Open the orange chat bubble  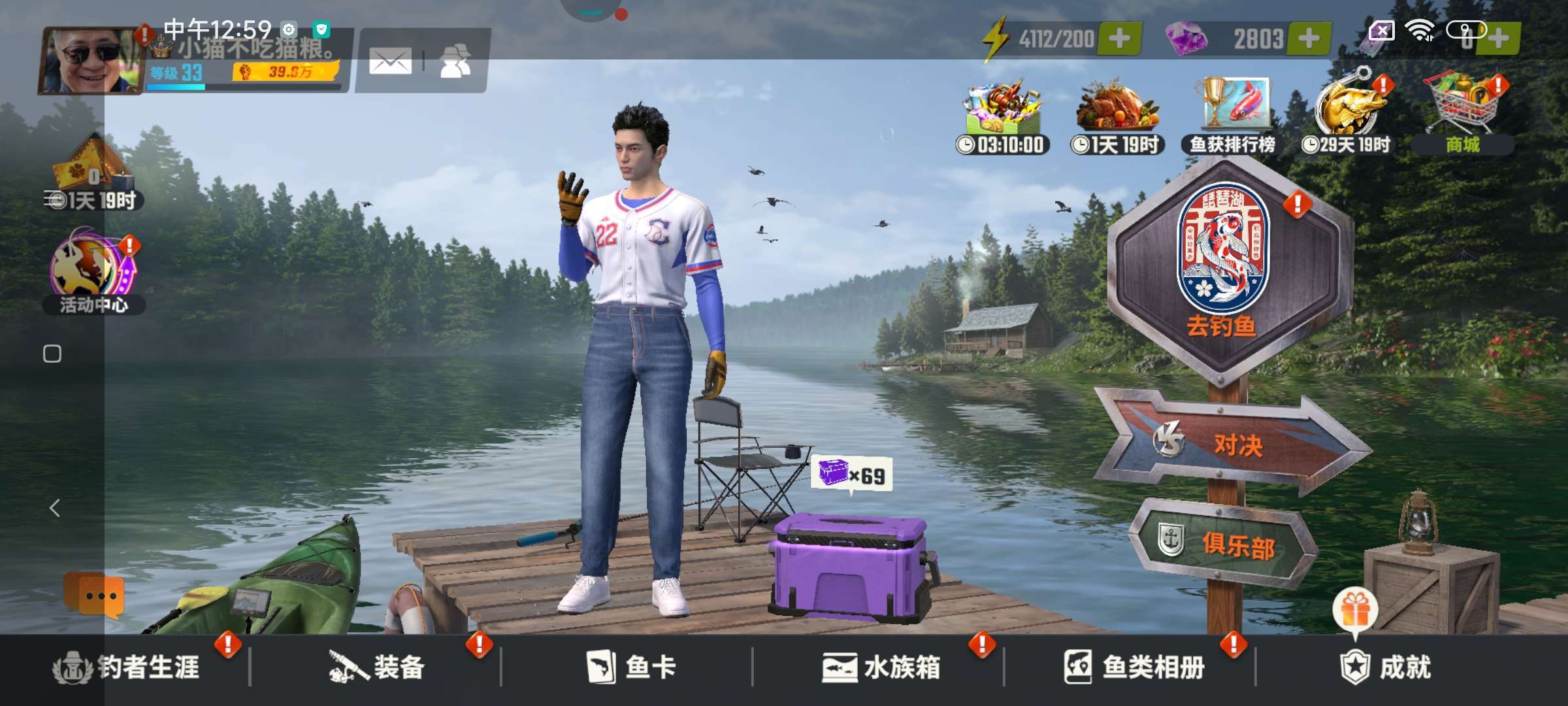point(93,596)
